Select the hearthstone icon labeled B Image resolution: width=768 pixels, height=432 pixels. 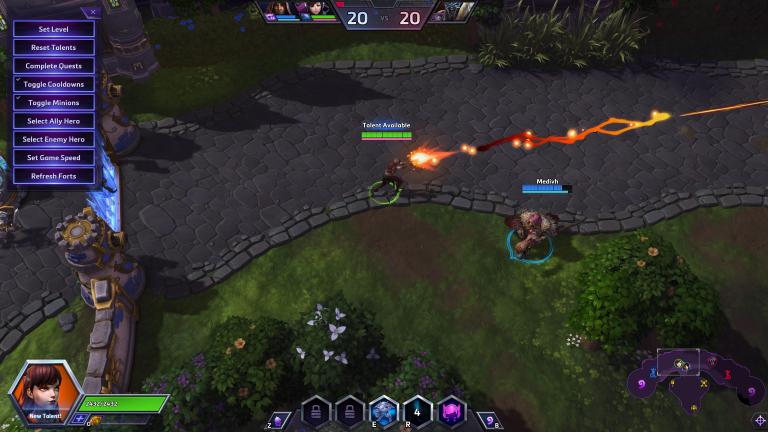(489, 420)
